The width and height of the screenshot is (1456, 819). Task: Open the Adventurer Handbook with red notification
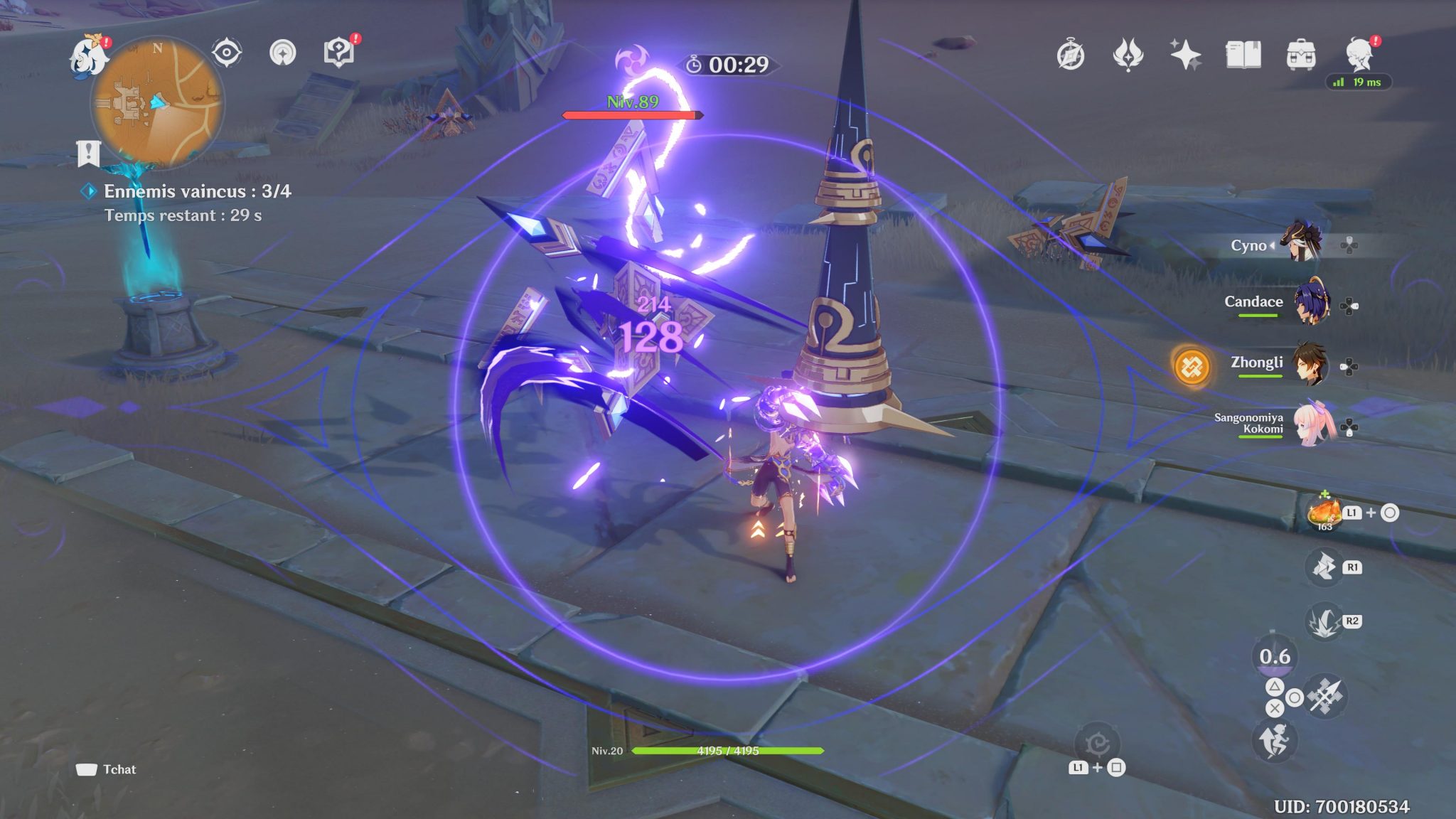coord(340,51)
